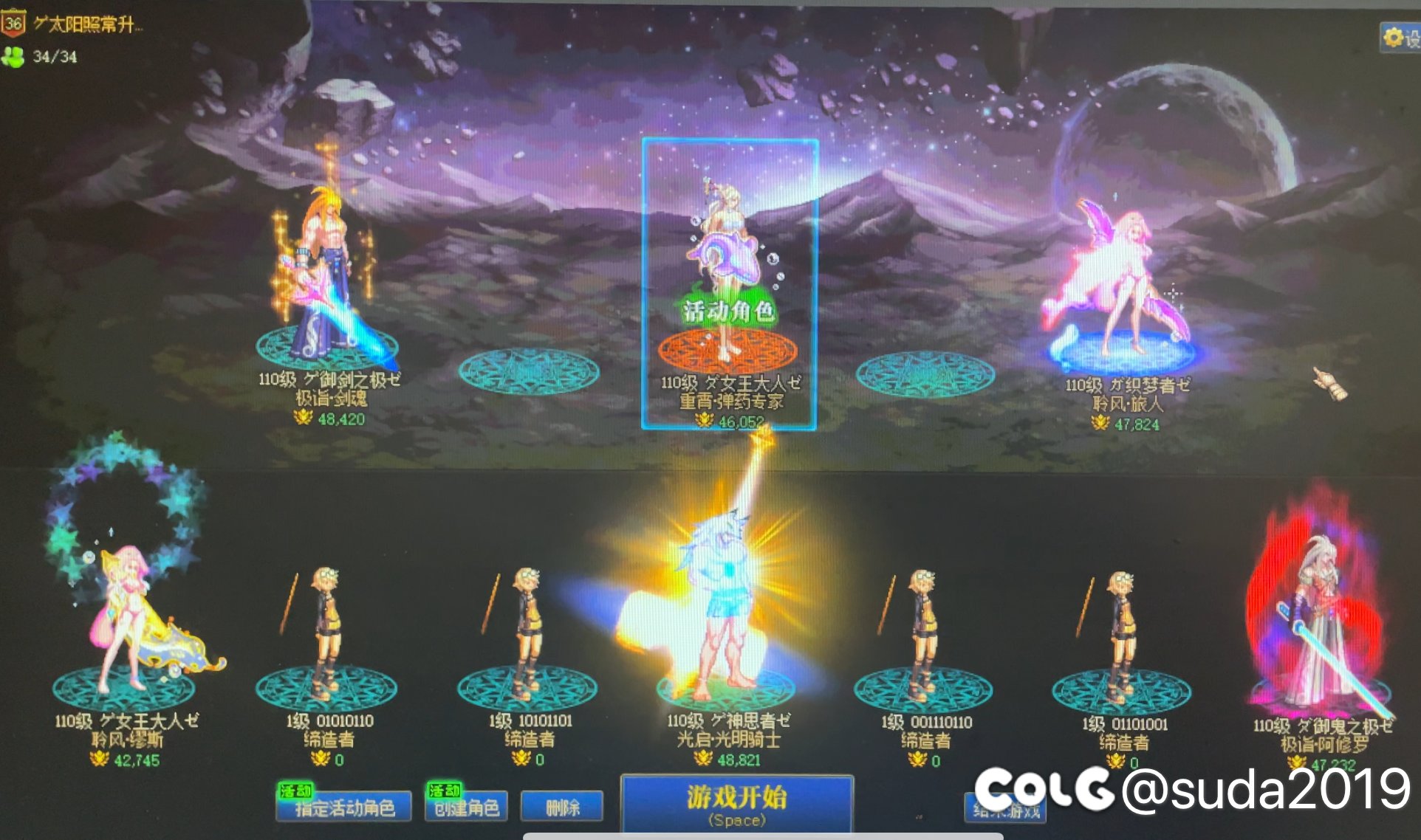The height and width of the screenshot is (840, 1421).
Task: Click the 删除 delete character button
Action: tap(561, 805)
